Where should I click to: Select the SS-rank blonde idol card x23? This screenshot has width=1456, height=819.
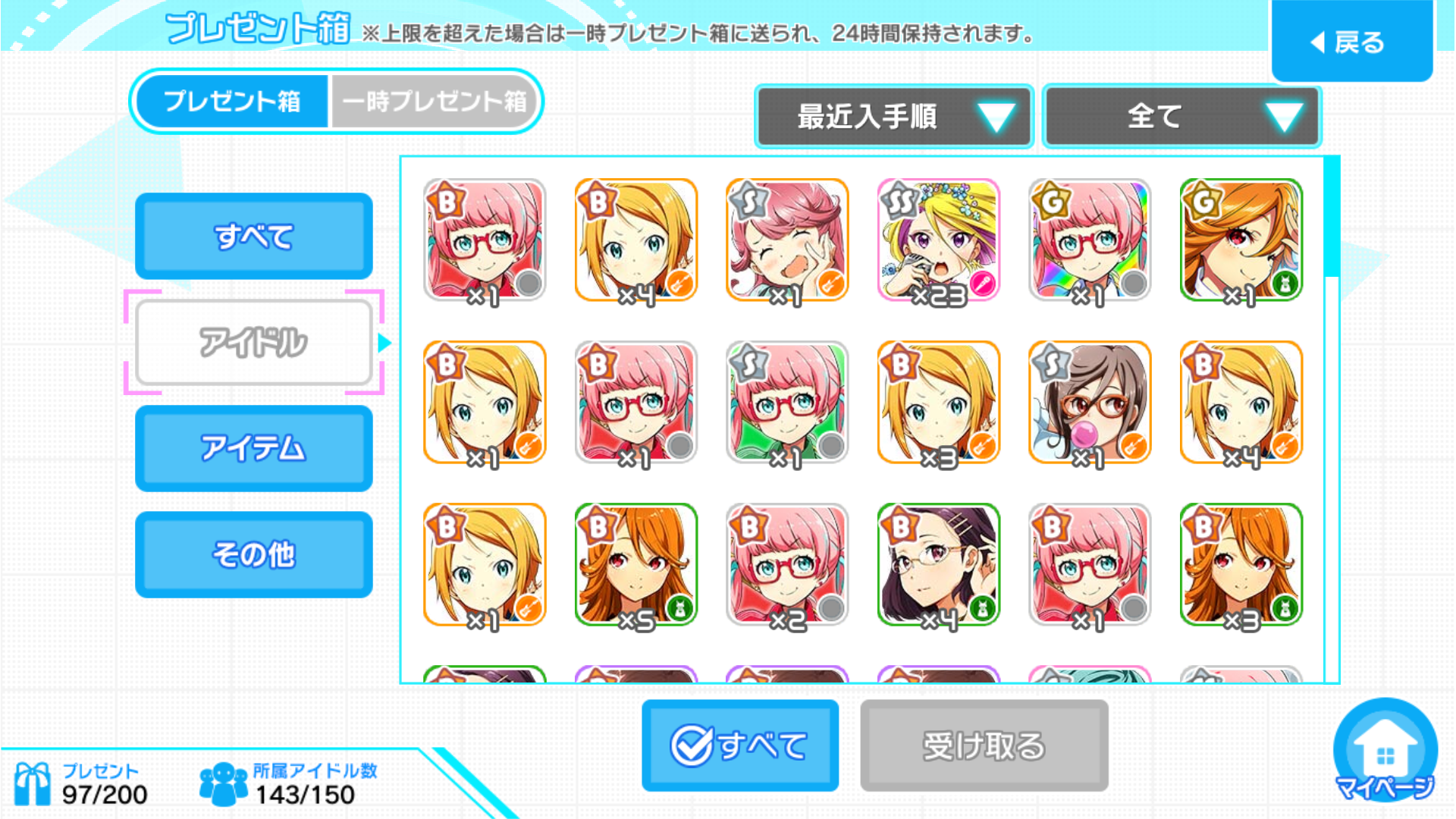(x=938, y=240)
